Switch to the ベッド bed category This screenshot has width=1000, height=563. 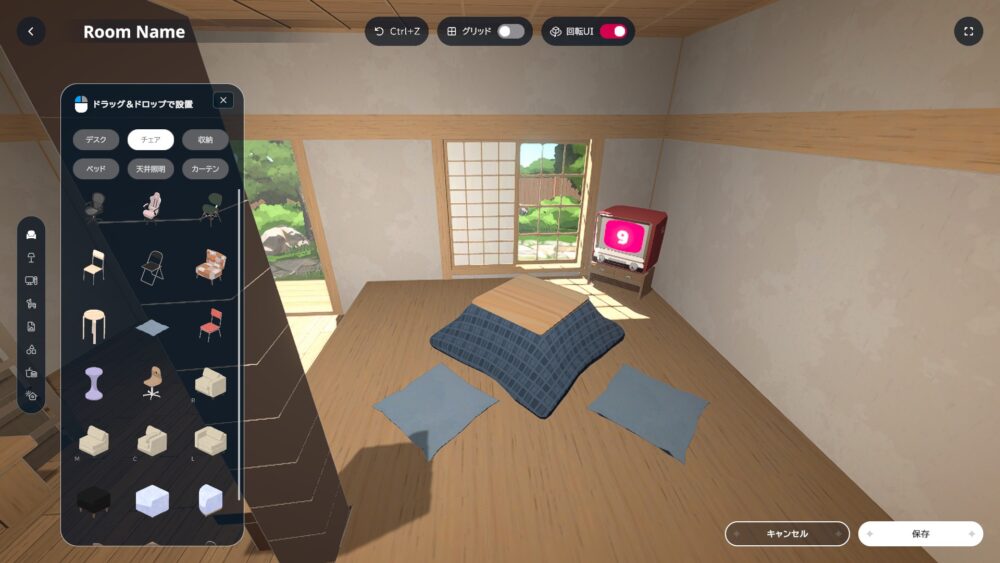[96, 169]
